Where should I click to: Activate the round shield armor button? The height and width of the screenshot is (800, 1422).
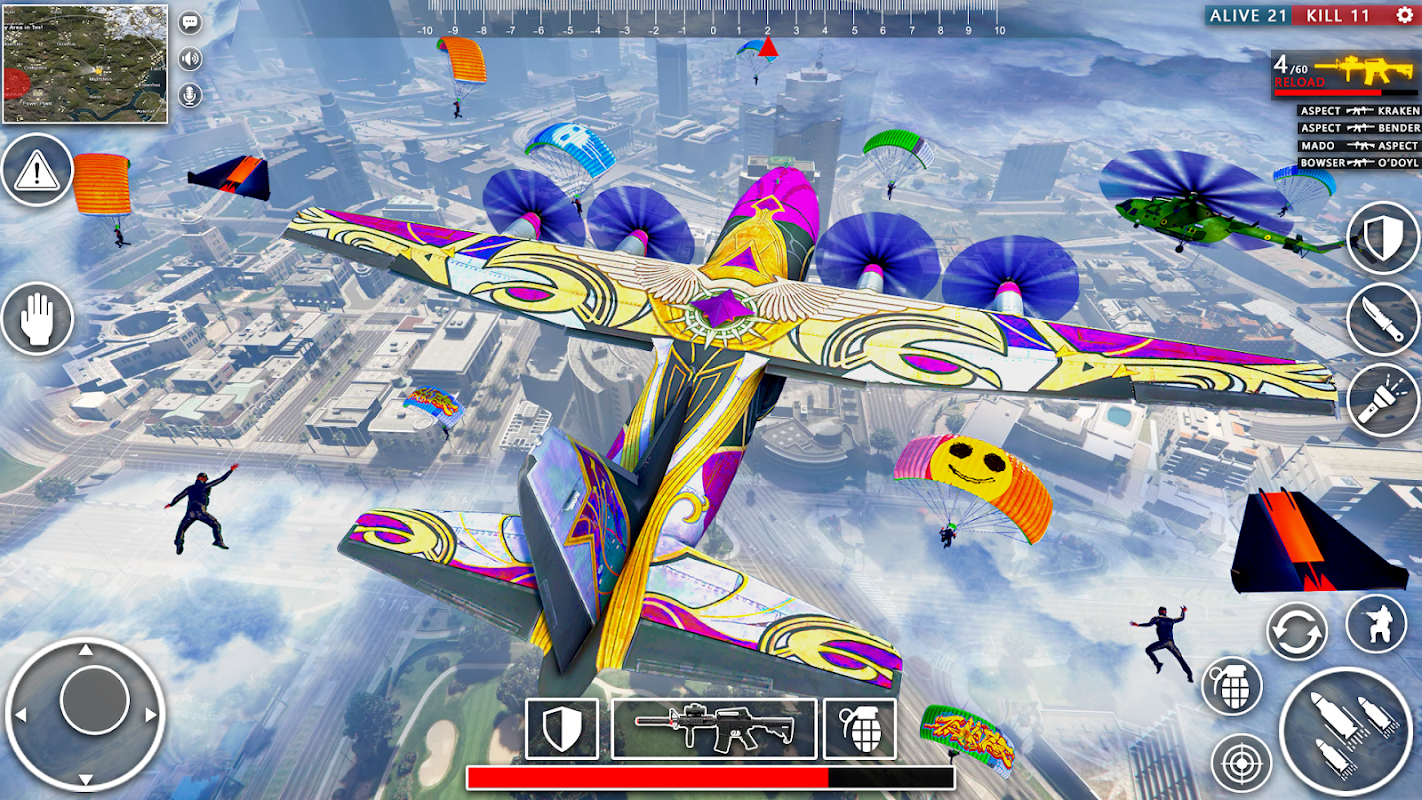(x=1383, y=237)
